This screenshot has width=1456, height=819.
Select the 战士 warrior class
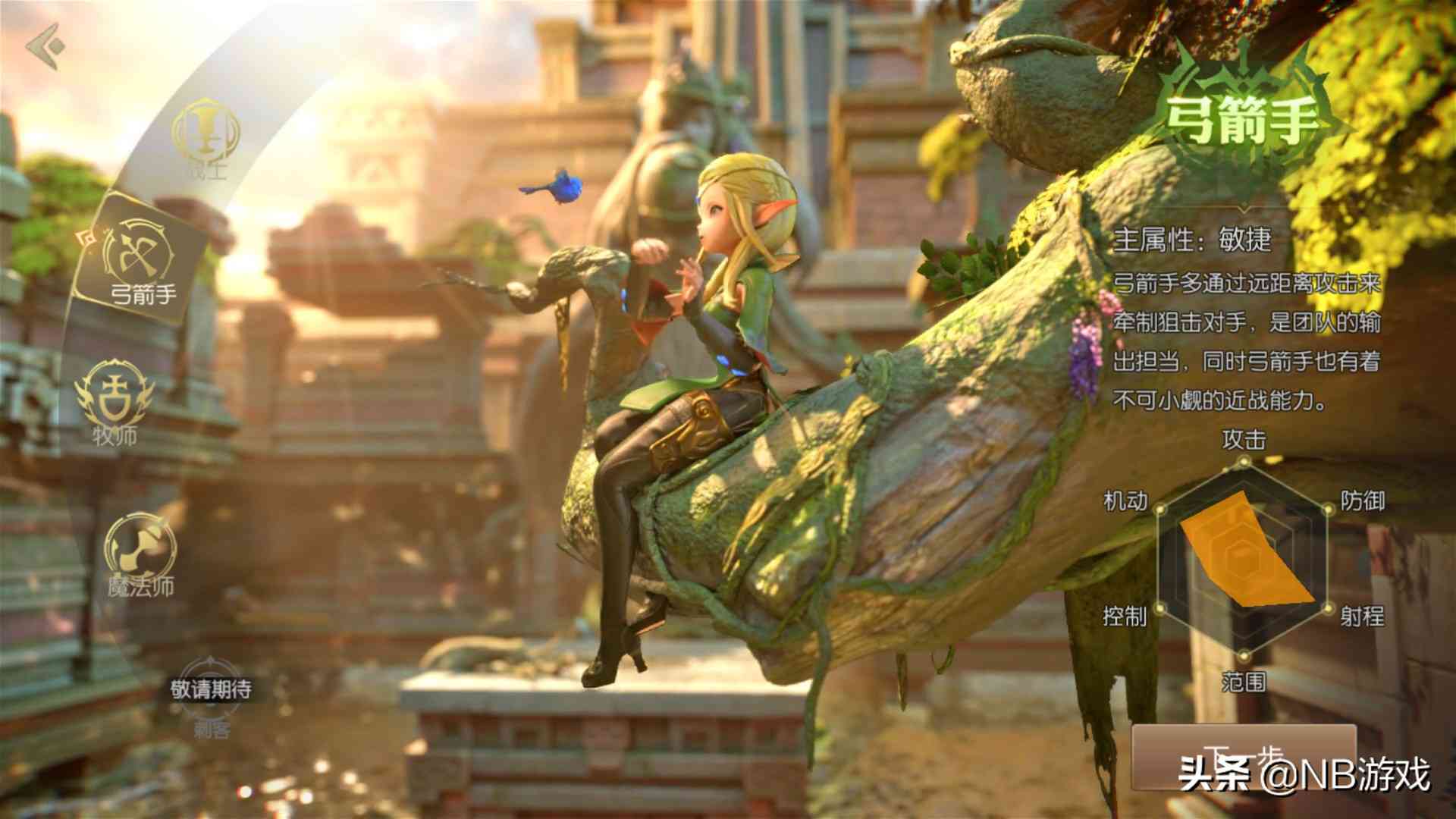coord(206,138)
